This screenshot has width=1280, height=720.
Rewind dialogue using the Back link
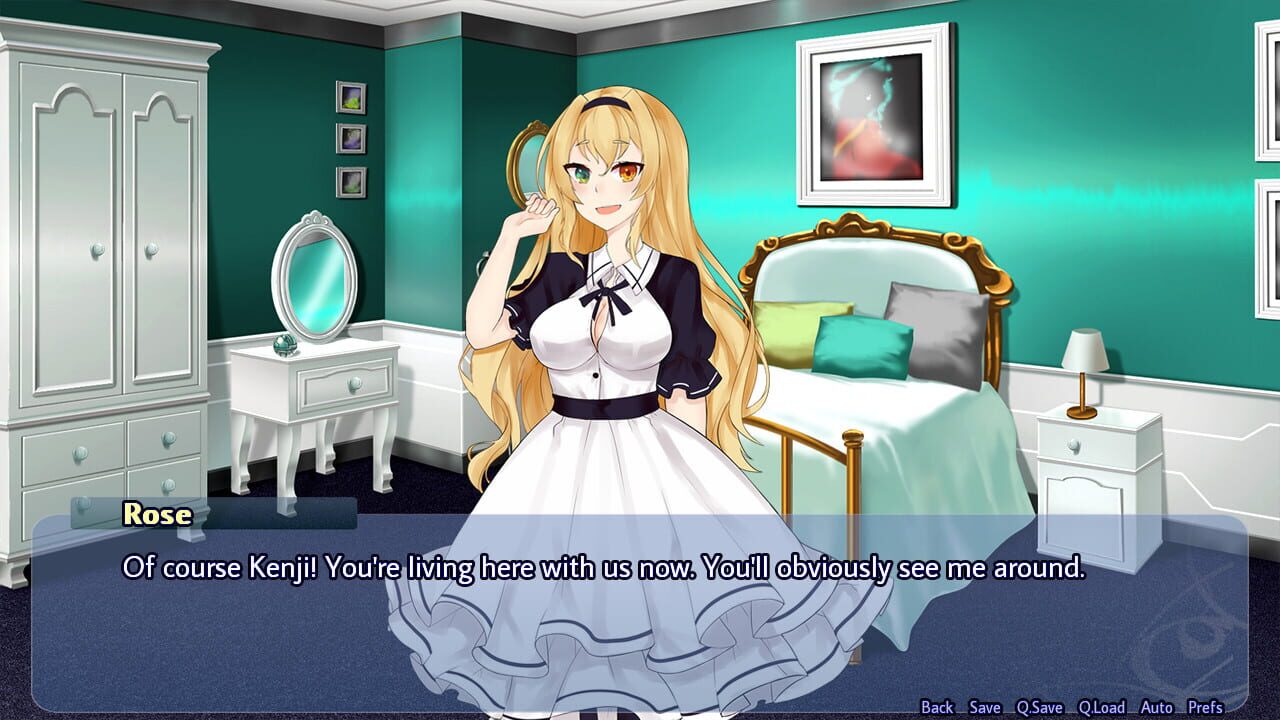point(938,706)
